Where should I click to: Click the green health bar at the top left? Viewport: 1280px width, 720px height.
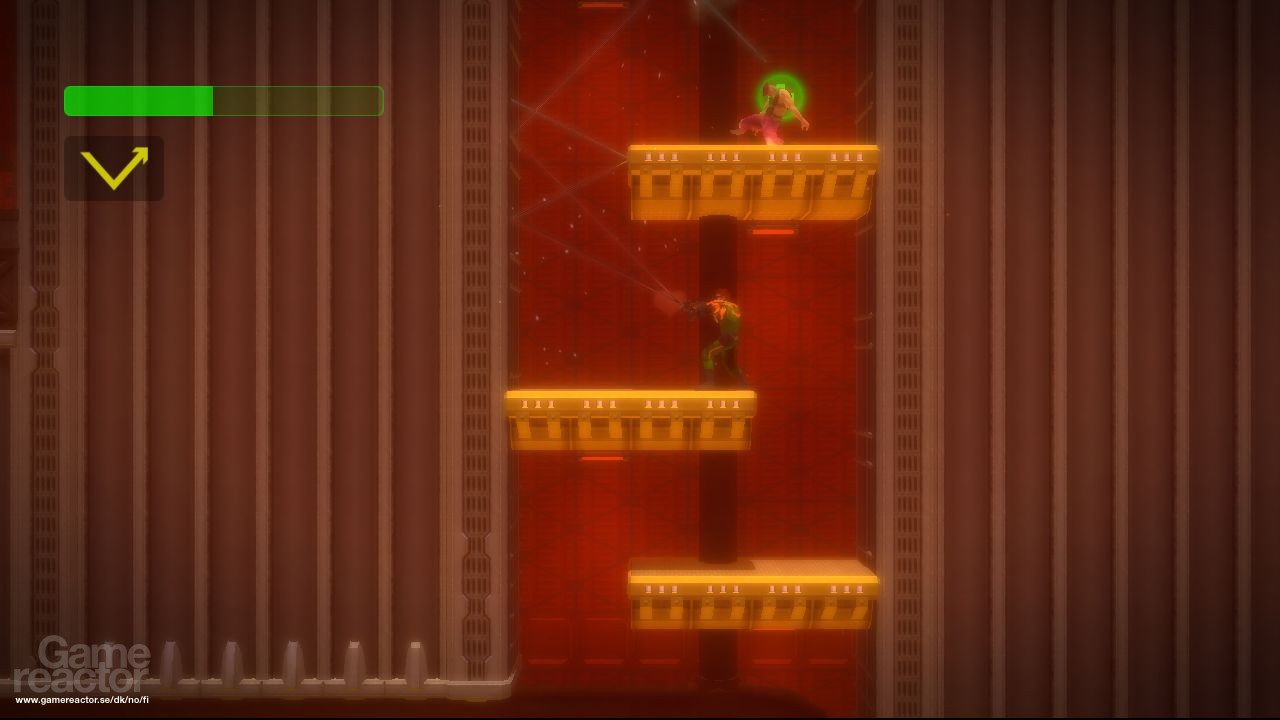(x=140, y=100)
